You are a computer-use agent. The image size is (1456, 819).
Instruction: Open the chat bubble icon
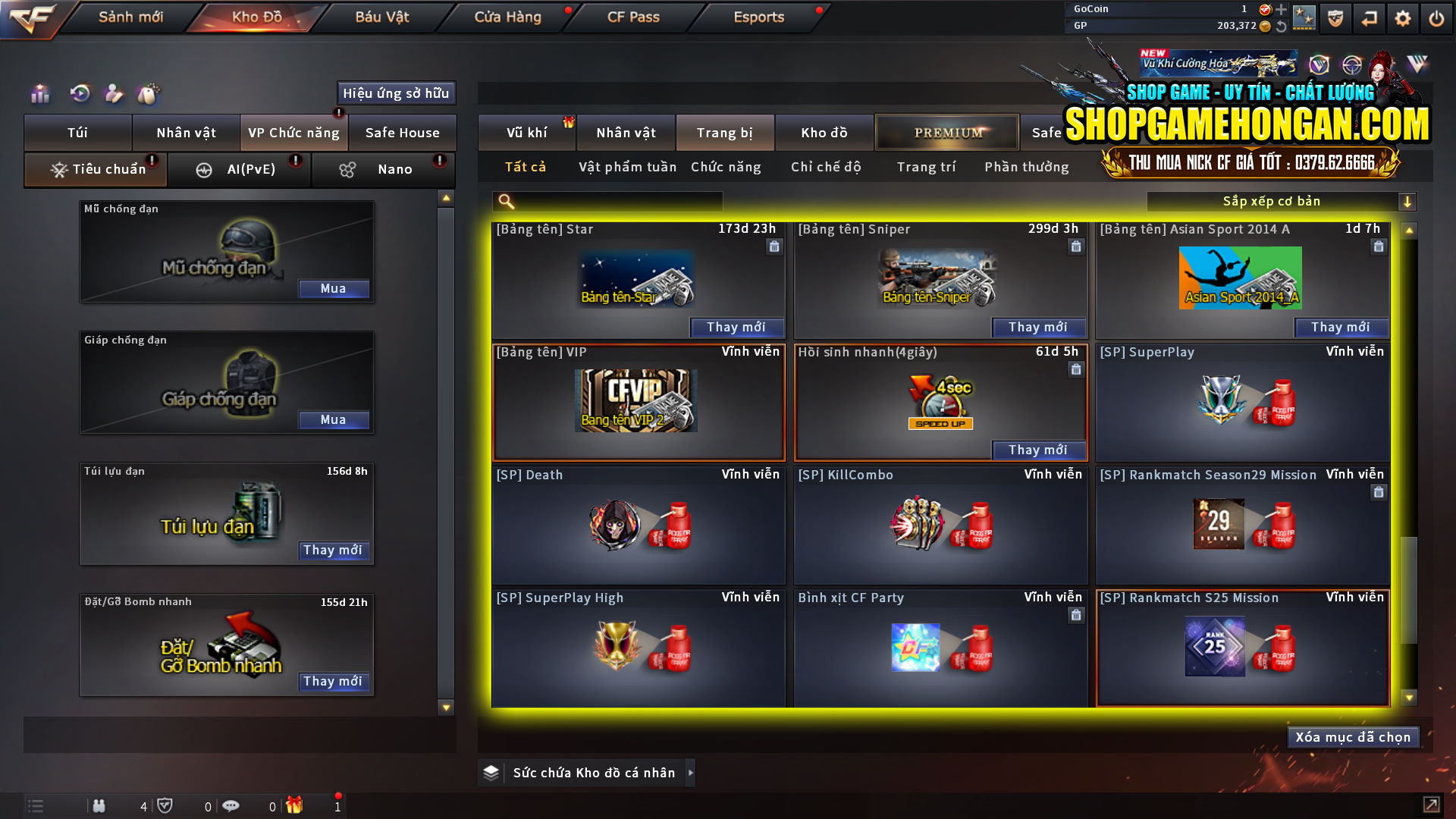(x=231, y=805)
